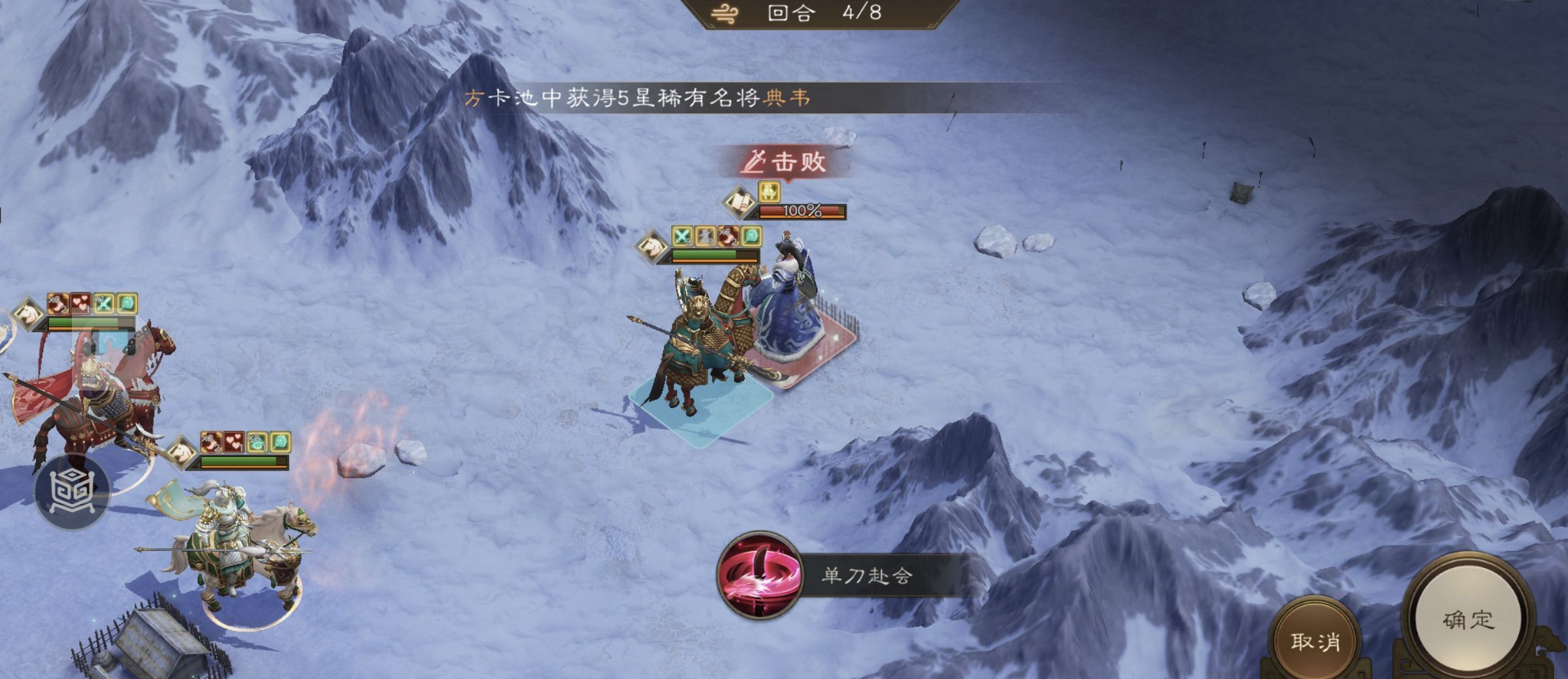Toggle the teal serpent x2 buff on white rider
Image resolution: width=1568 pixels, height=679 pixels.
pyautogui.click(x=256, y=442)
